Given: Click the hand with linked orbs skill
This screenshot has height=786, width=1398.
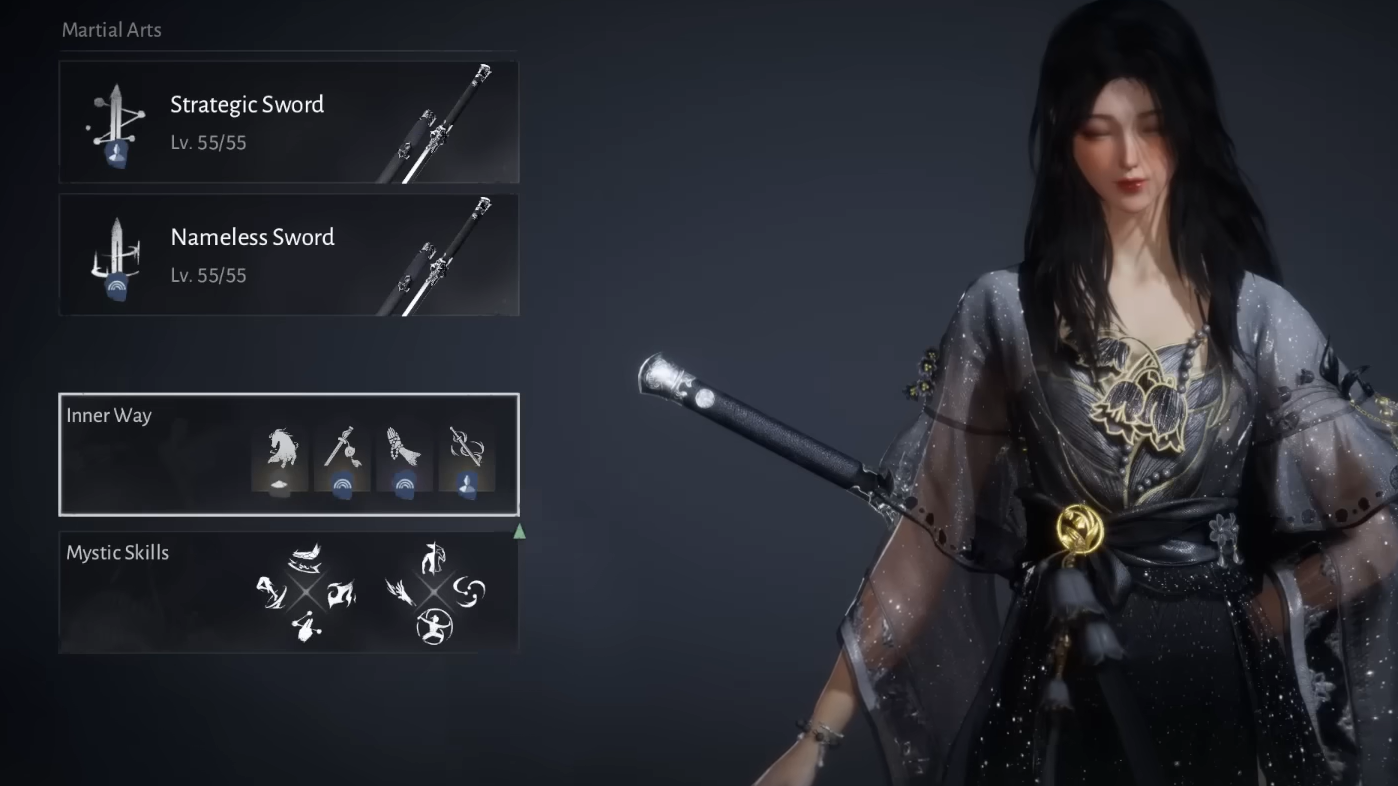Looking at the screenshot, I should [x=306, y=627].
